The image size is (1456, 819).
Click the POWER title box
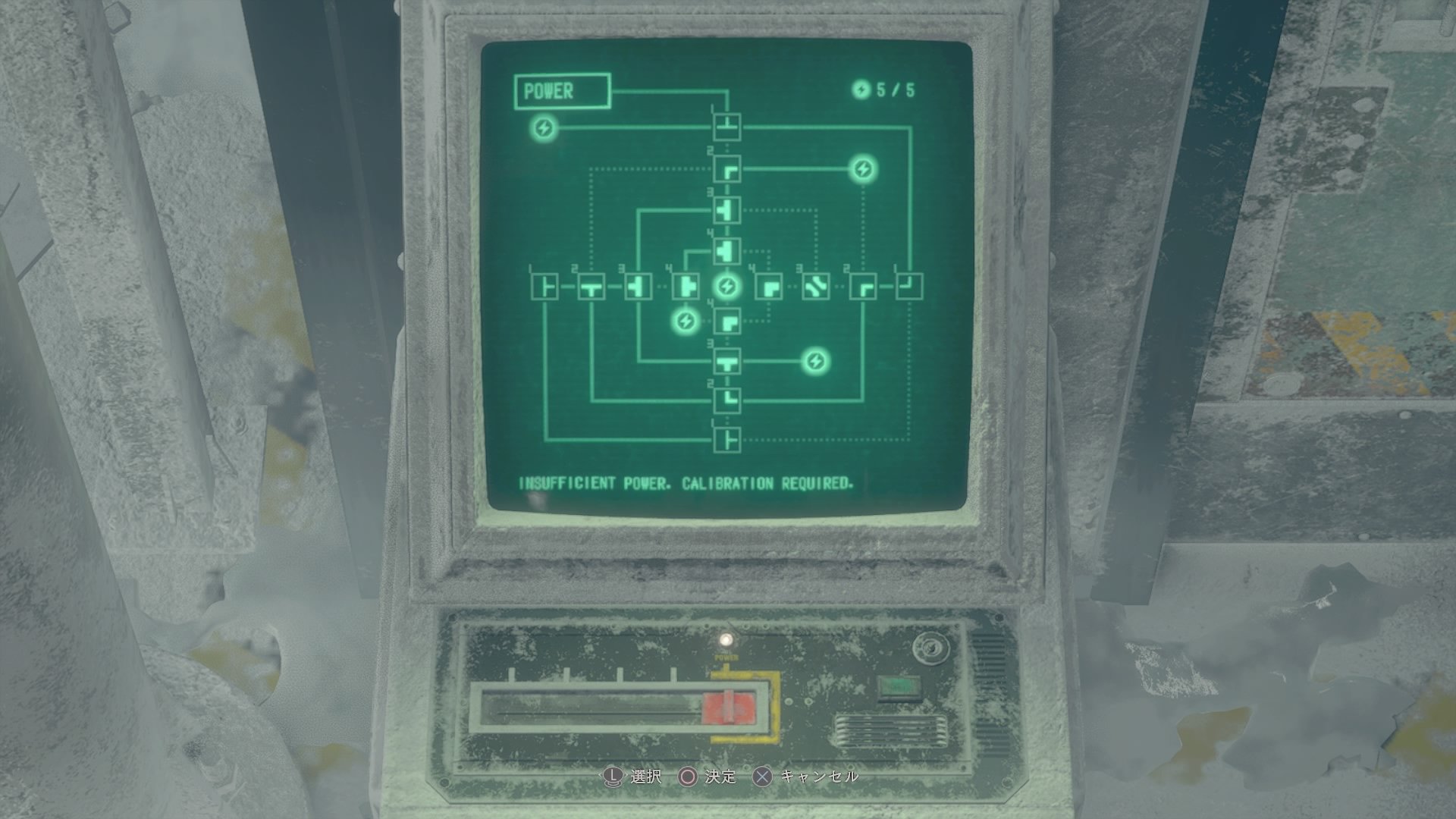pyautogui.click(x=565, y=89)
